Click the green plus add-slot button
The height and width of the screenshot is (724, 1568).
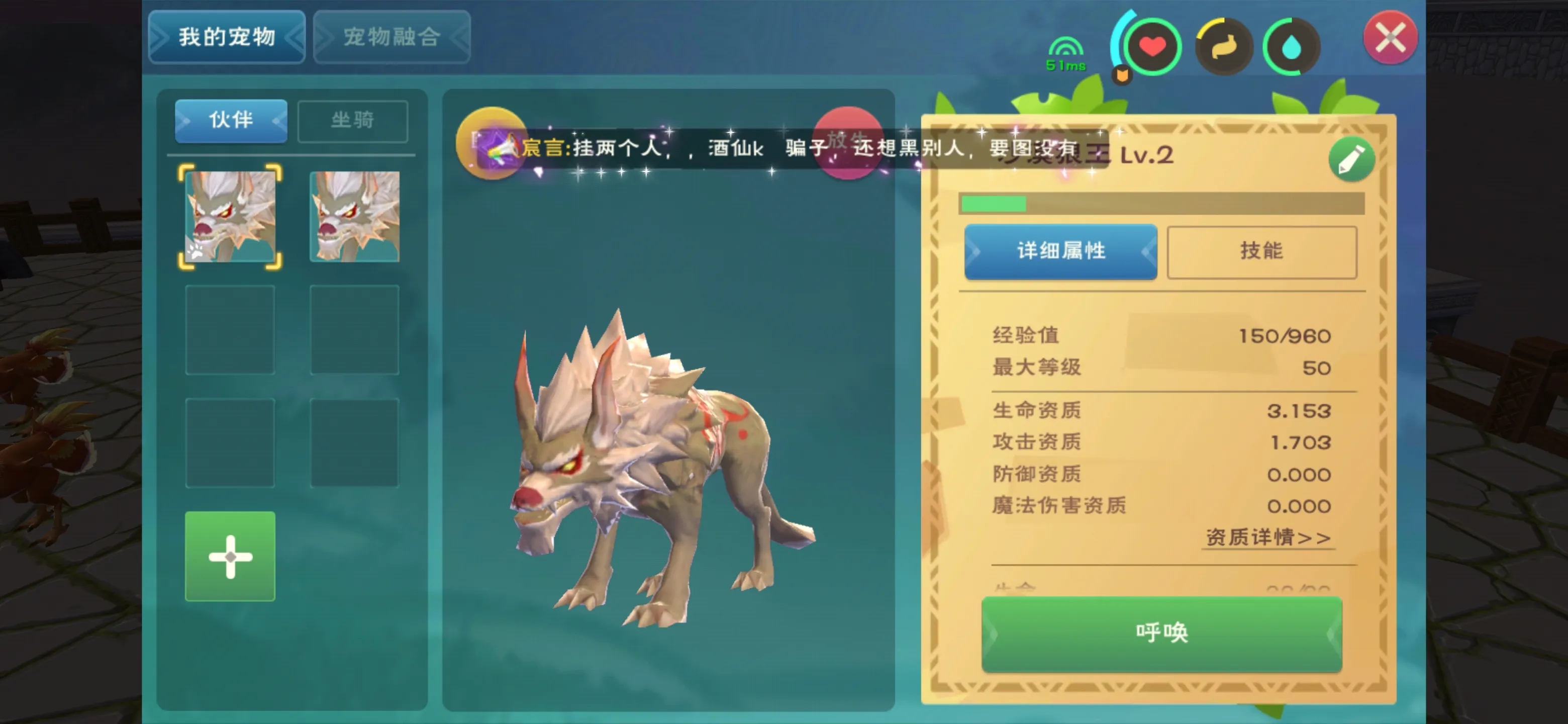(230, 556)
